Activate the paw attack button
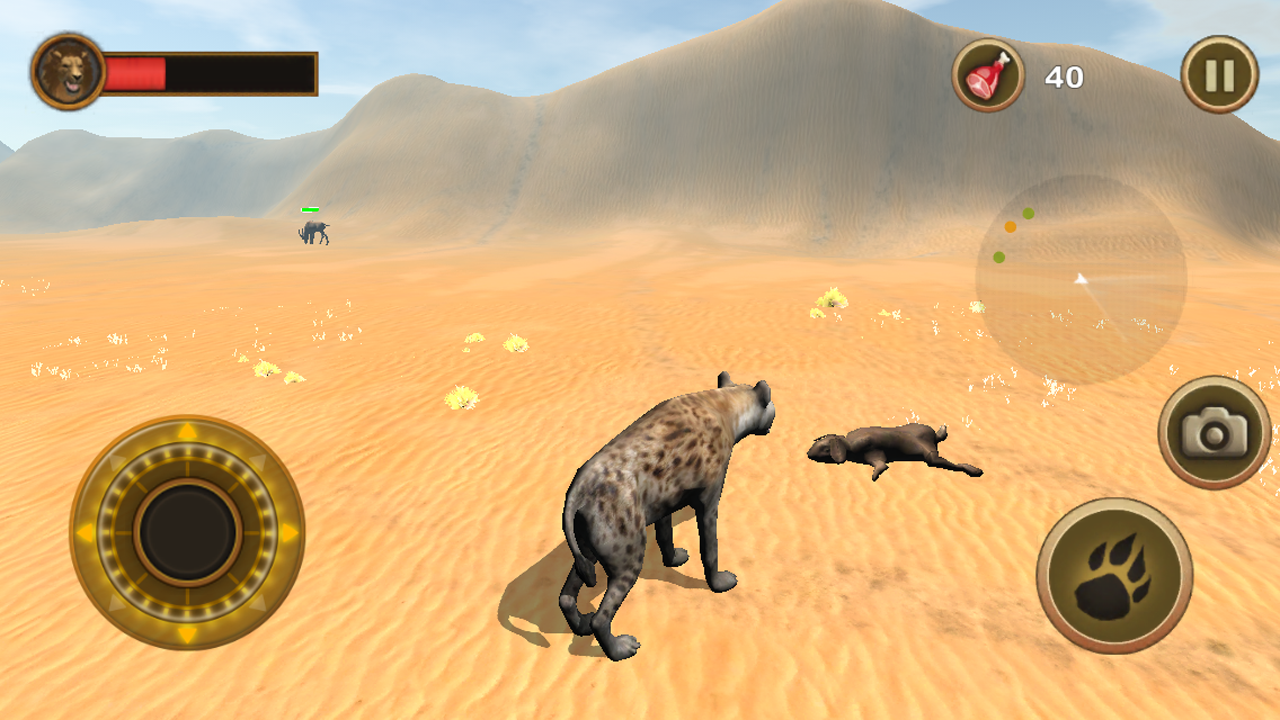 tap(1114, 577)
